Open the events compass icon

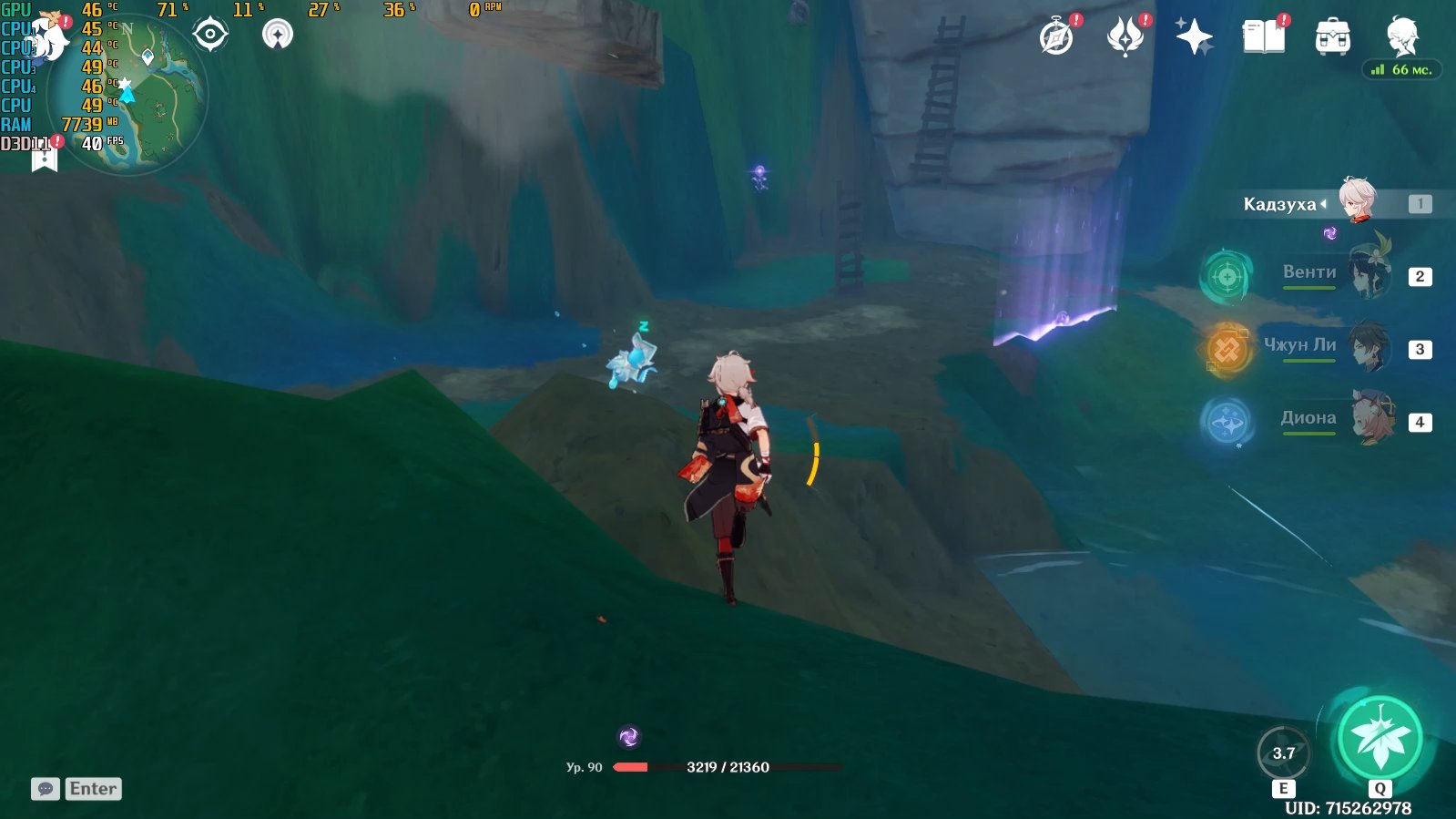[1056, 38]
